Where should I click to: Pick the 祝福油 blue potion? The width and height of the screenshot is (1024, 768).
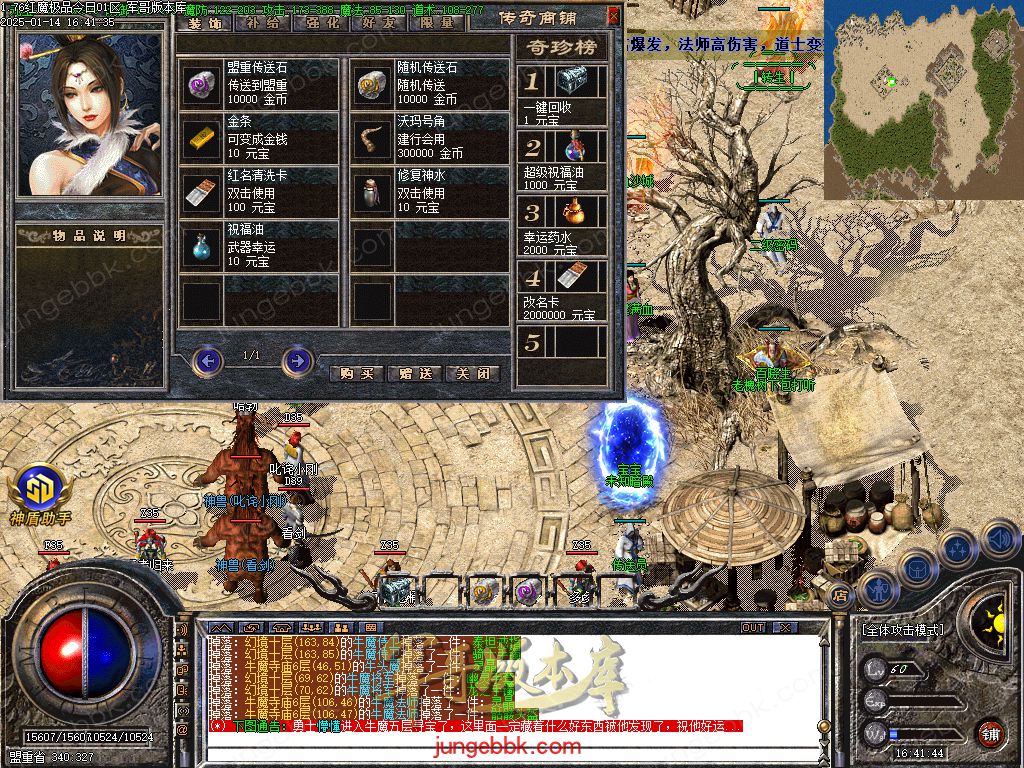(x=202, y=245)
